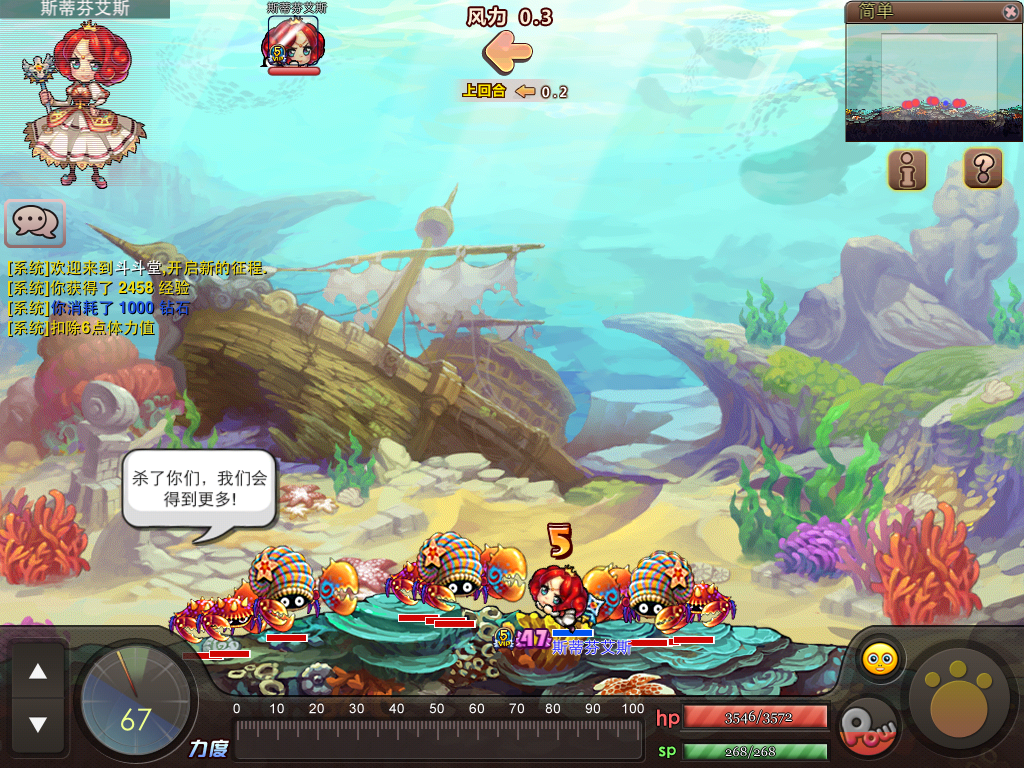Open the yellow emoji face button
Screen dimensions: 1024x768
point(880,659)
